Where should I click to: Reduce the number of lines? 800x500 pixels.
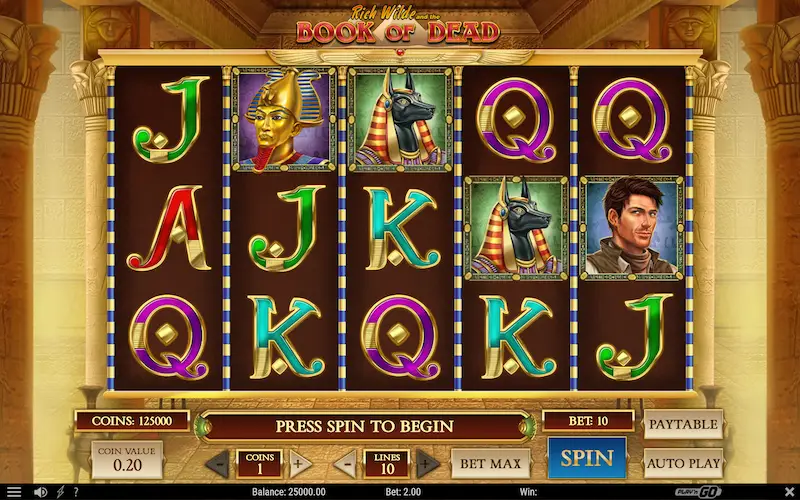344,464
